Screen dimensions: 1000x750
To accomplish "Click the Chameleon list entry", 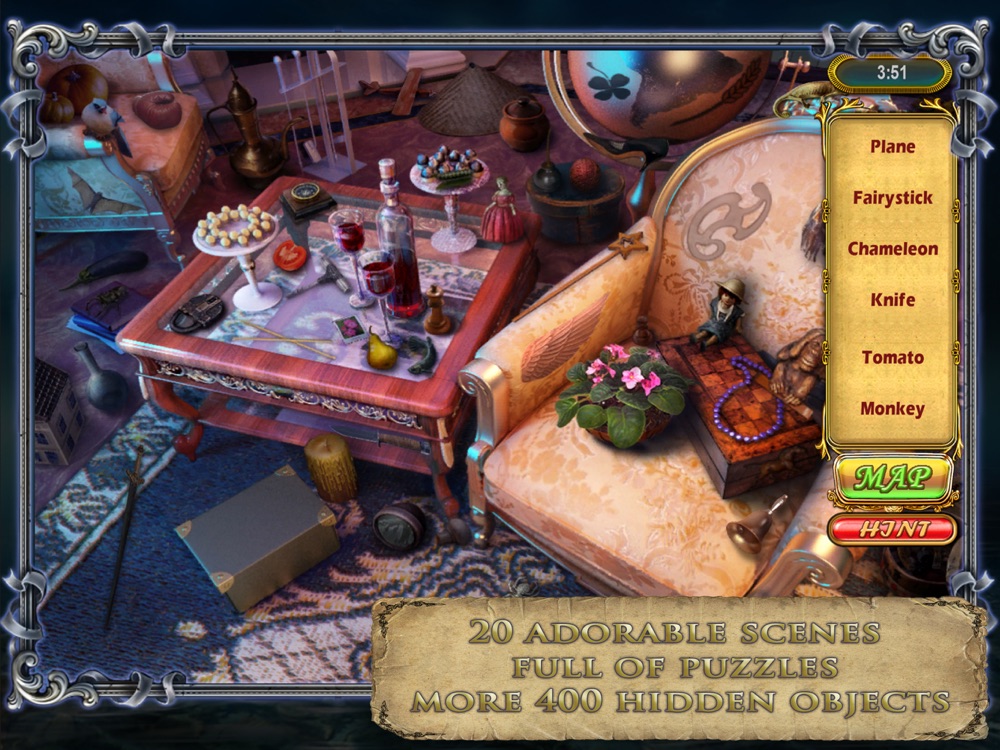I will 892,249.
